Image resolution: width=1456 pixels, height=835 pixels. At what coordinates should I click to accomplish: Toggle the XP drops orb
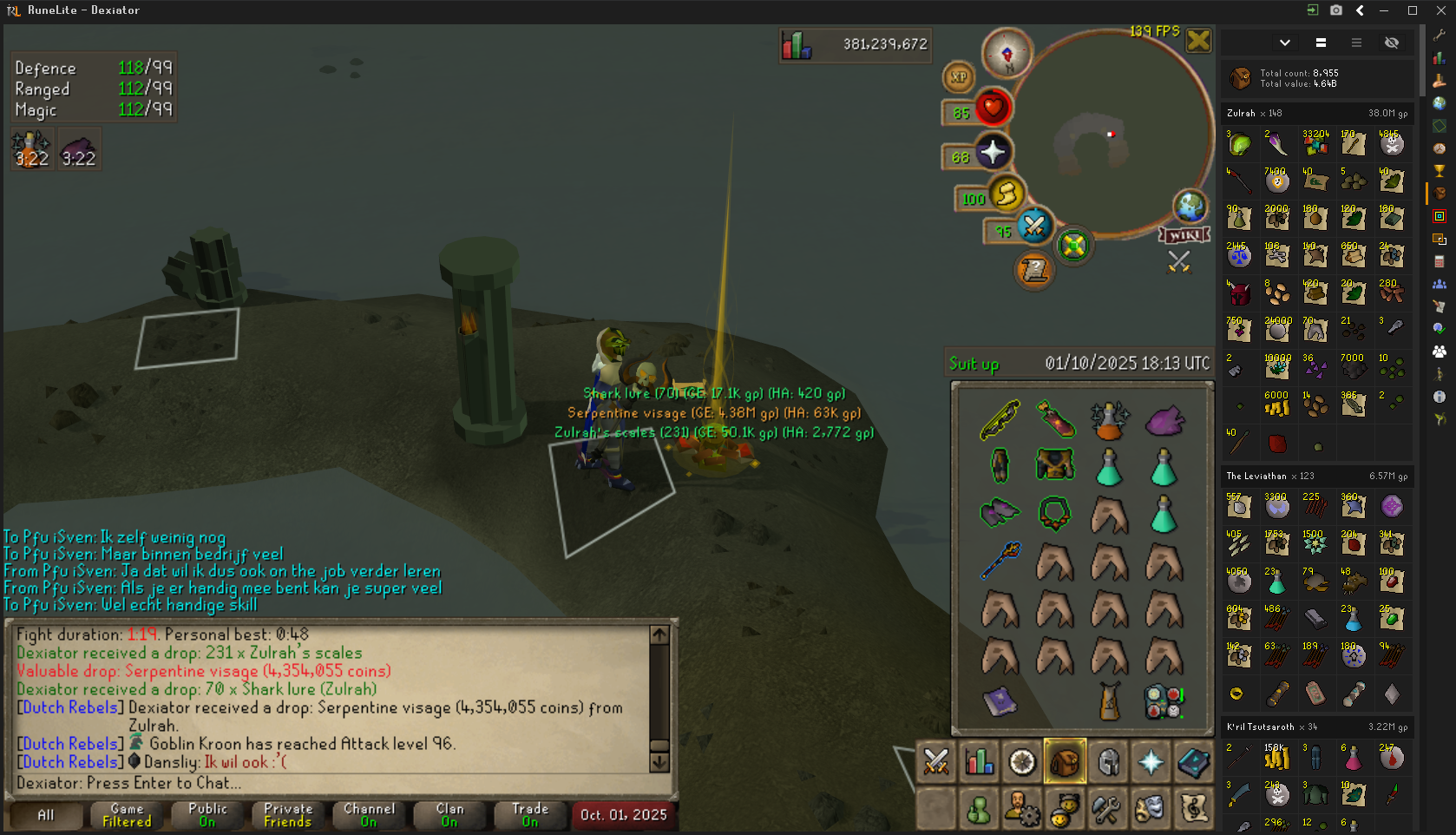pyautogui.click(x=959, y=77)
